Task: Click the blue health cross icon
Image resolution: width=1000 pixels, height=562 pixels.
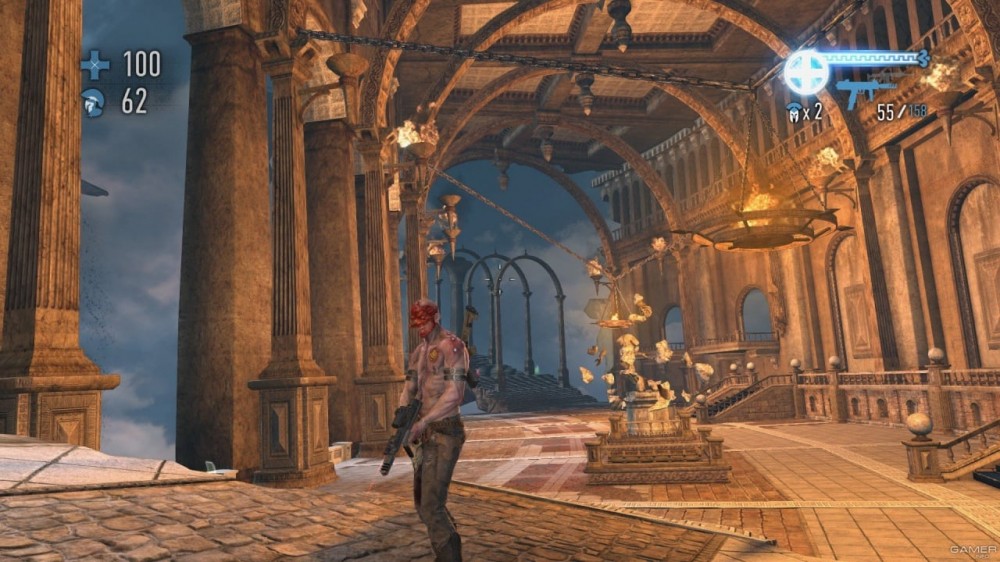Action: coord(95,66)
